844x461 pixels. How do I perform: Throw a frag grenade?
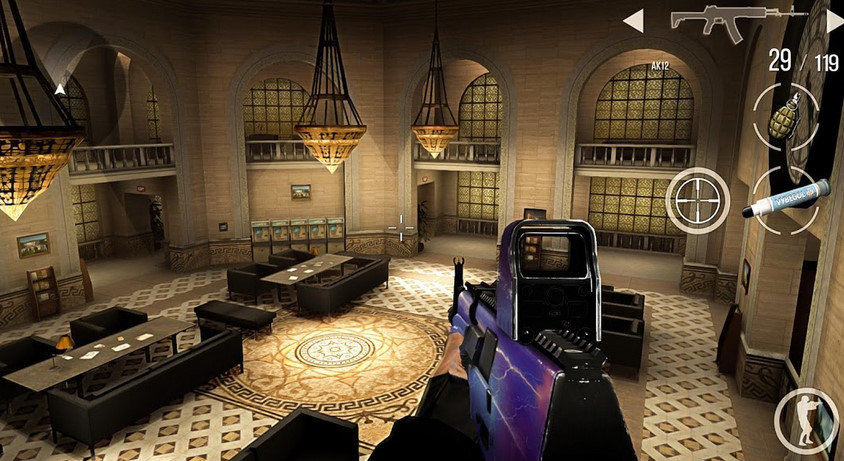(x=784, y=116)
